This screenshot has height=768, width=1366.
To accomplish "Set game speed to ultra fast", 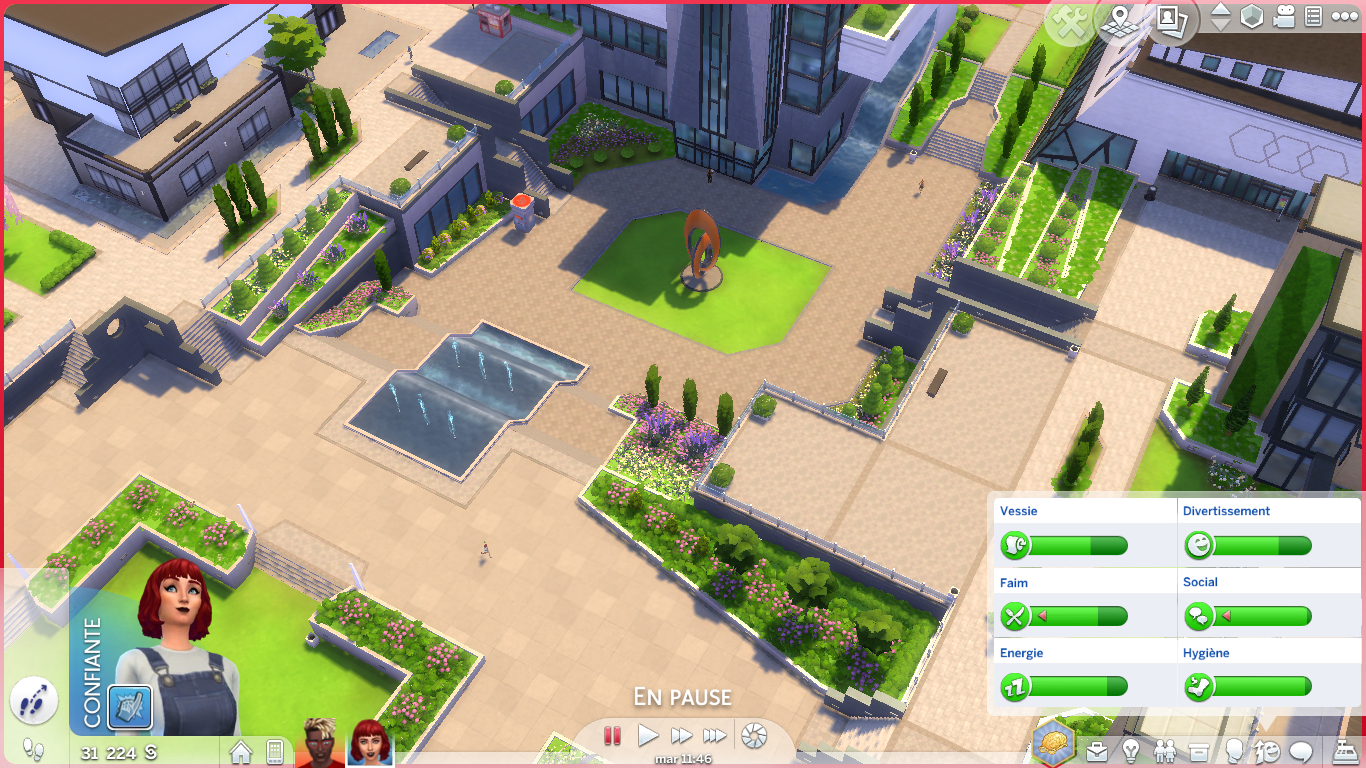I will click(x=714, y=736).
